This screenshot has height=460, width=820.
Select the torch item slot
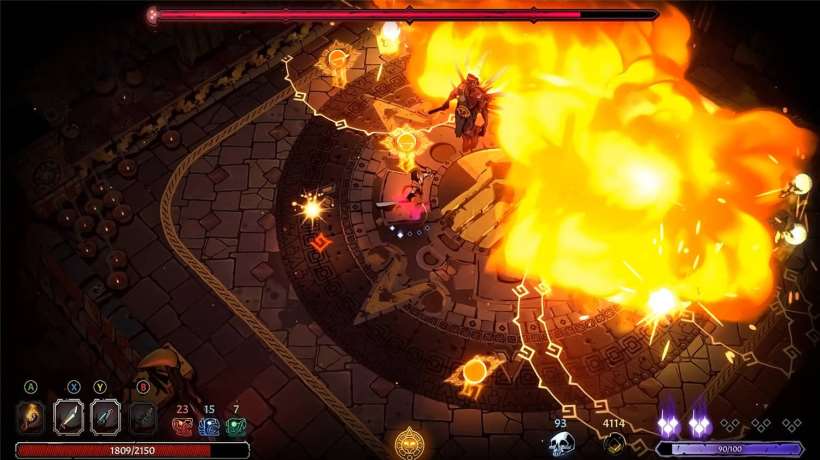coord(31,417)
